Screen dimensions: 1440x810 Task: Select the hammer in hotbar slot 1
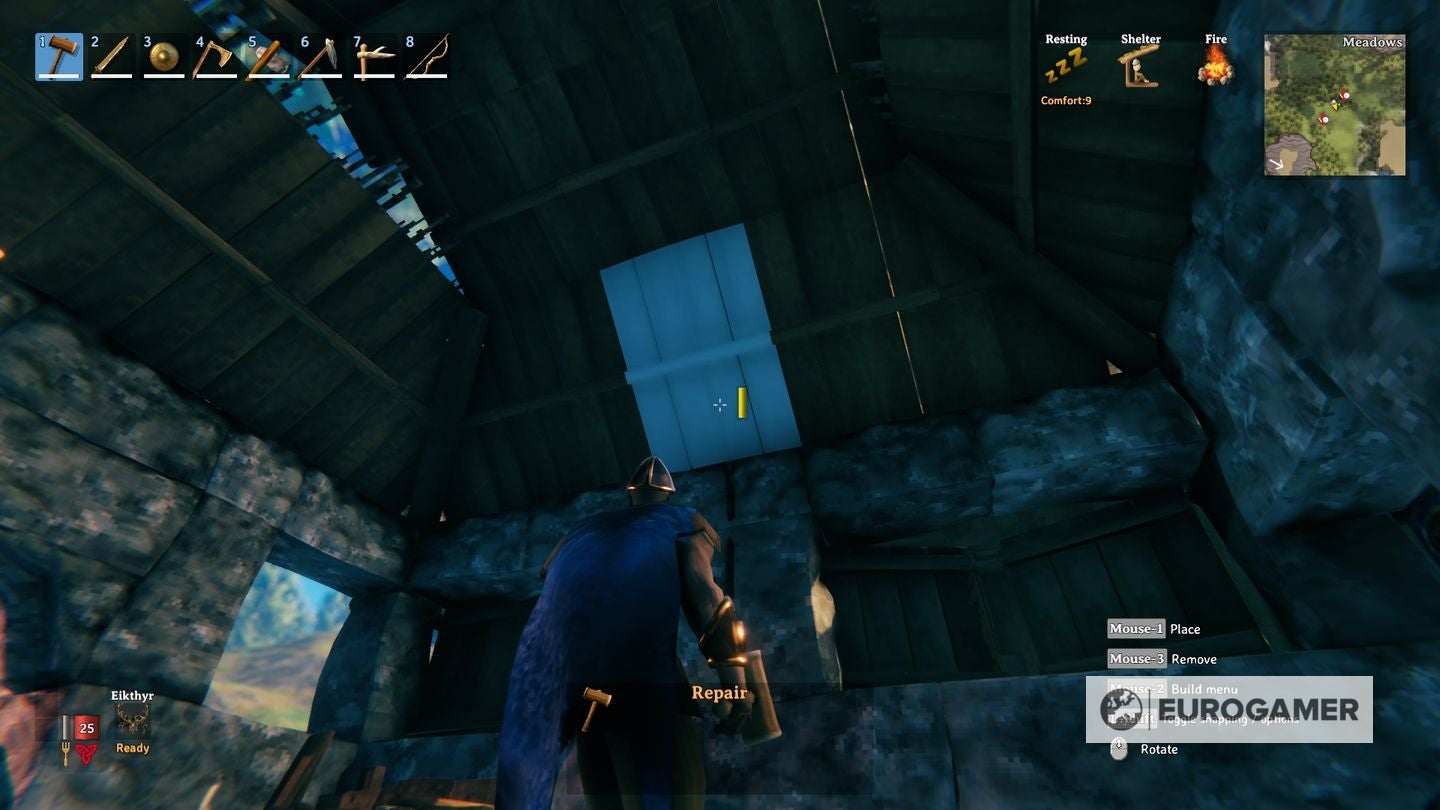[57, 57]
